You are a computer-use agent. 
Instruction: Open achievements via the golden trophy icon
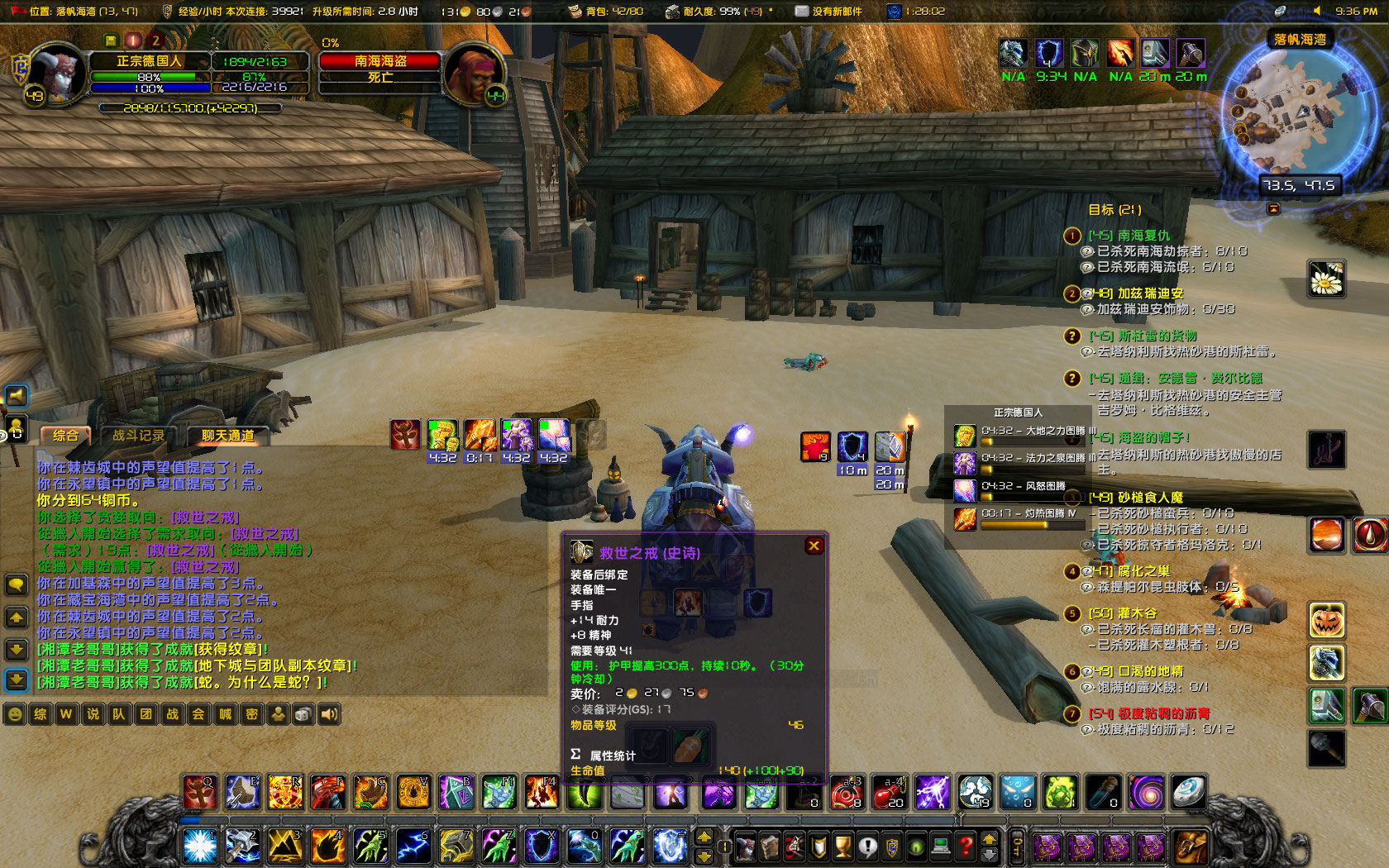tap(843, 847)
